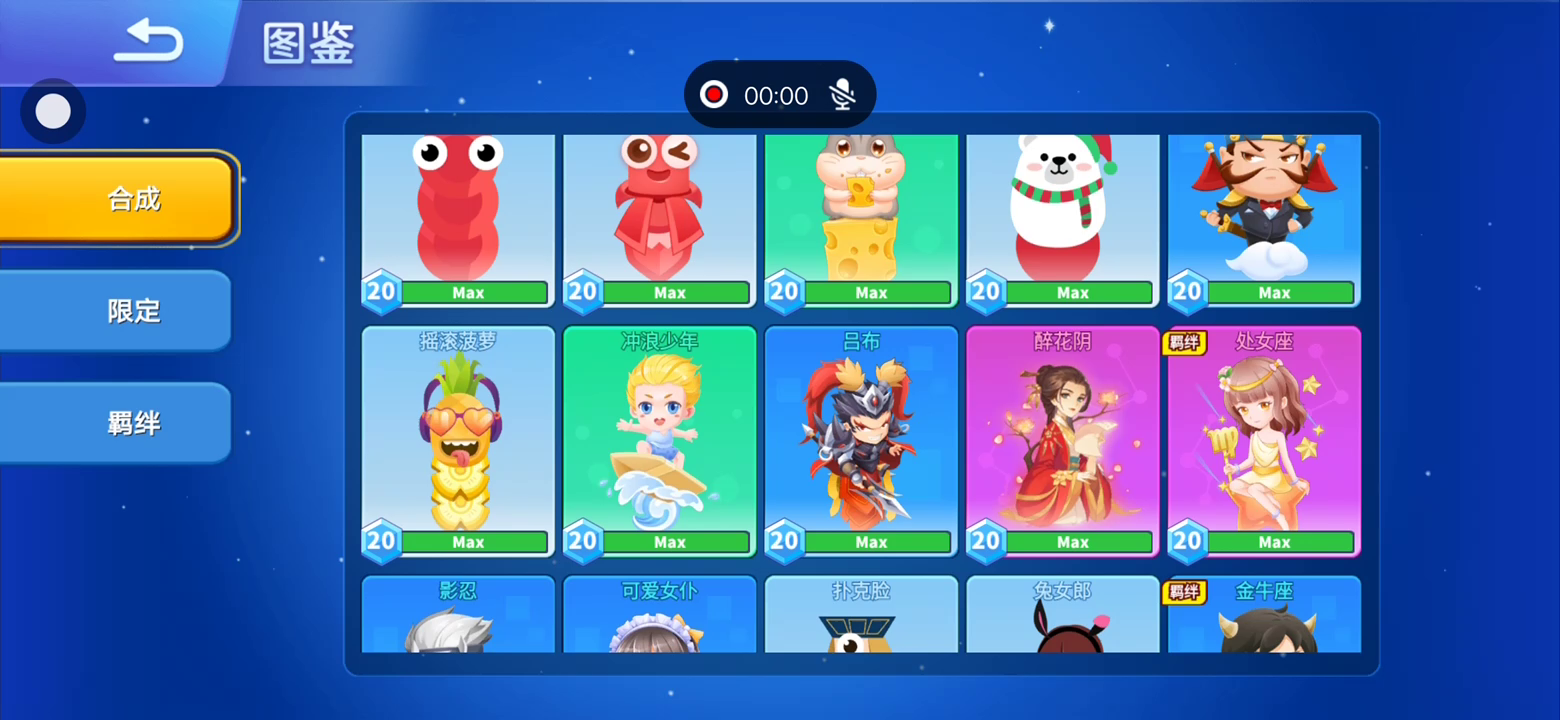Select the 处女座 zodiac card
1560x720 pixels.
pyautogui.click(x=1264, y=440)
